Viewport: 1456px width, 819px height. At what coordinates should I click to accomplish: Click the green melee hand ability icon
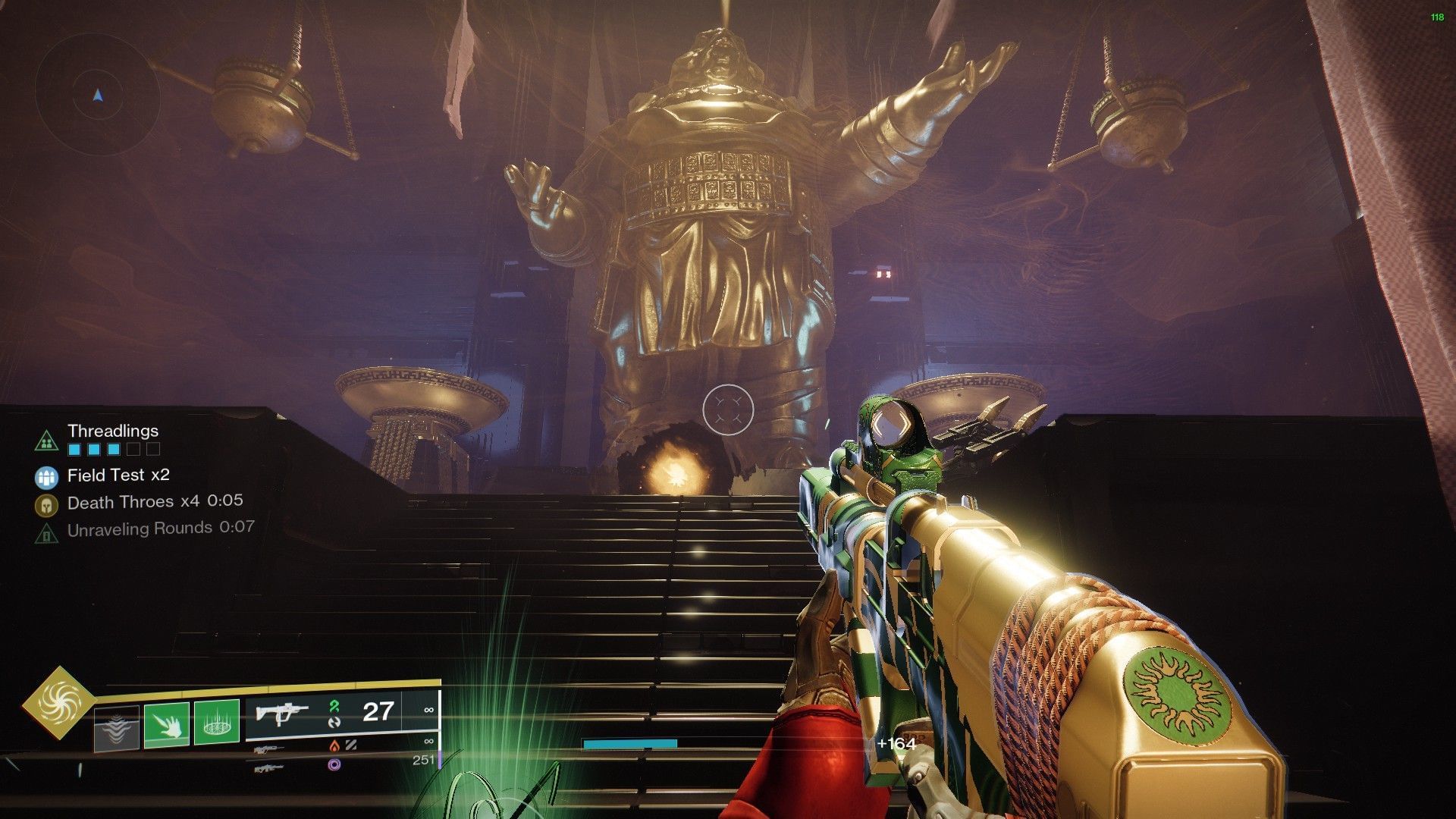pos(166,726)
